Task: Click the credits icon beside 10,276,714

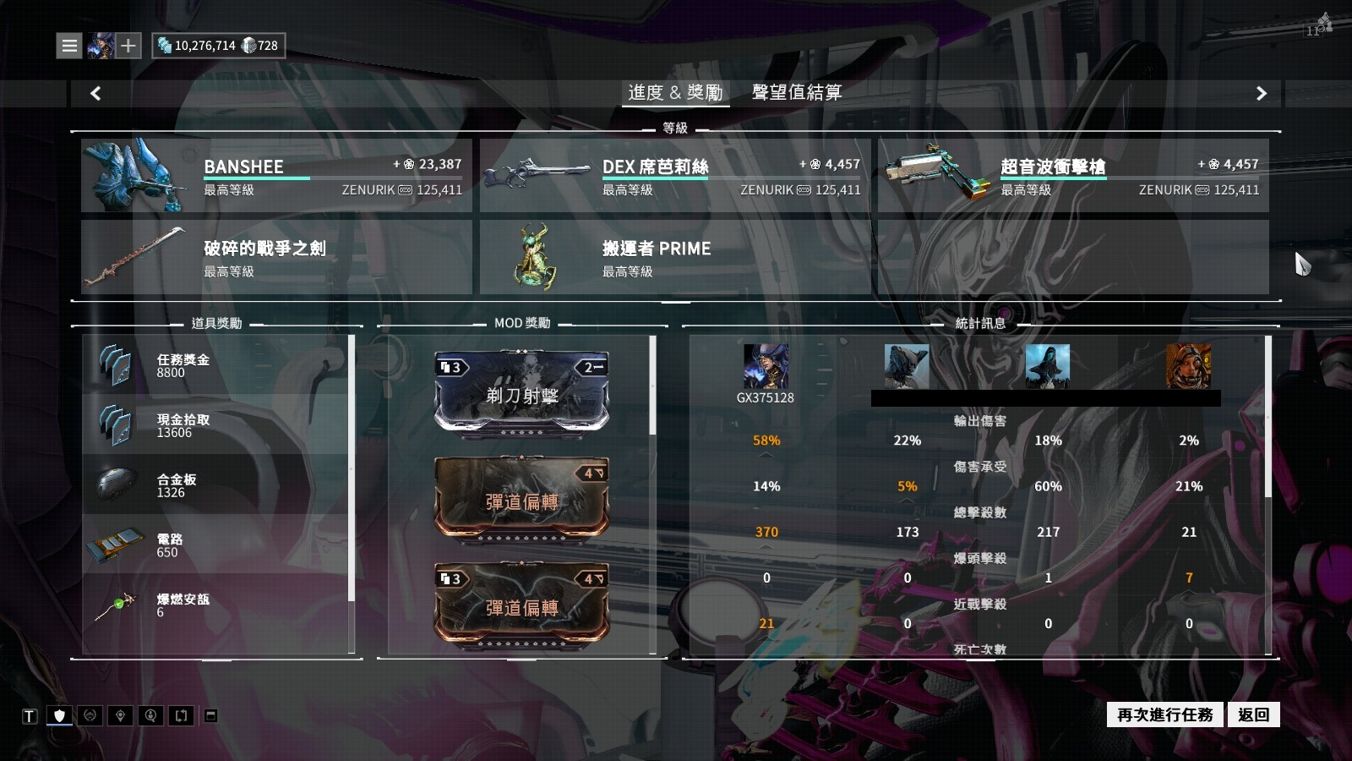Action: (163, 45)
